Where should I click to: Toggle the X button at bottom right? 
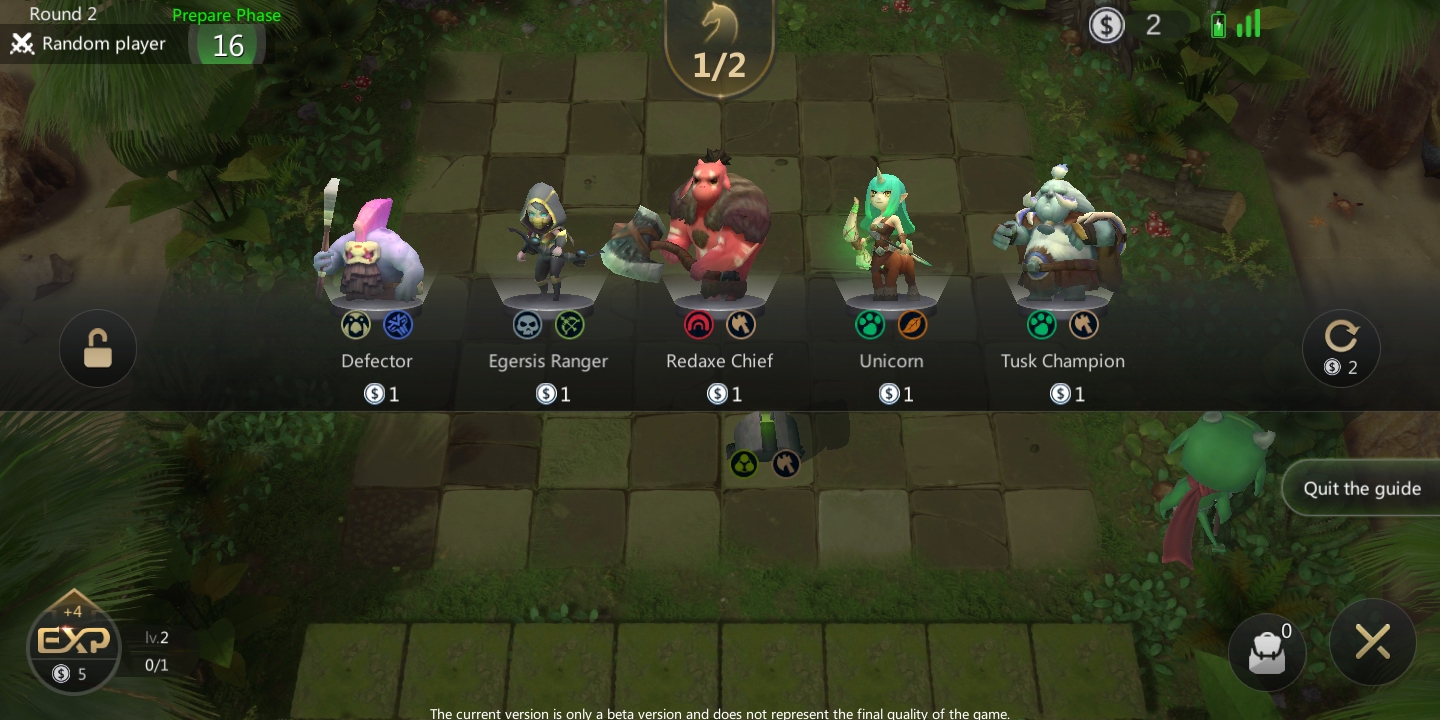[1373, 642]
